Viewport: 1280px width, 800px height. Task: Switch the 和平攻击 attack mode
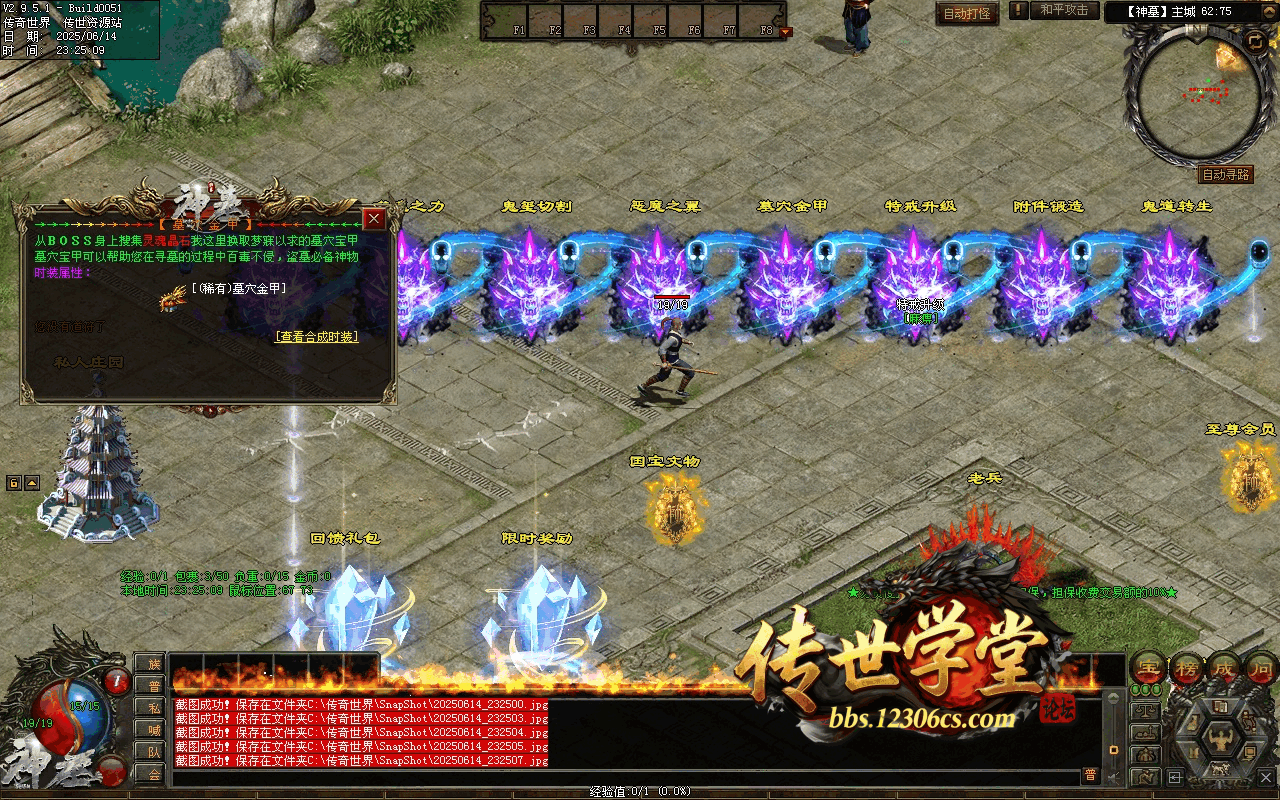pyautogui.click(x=1064, y=11)
